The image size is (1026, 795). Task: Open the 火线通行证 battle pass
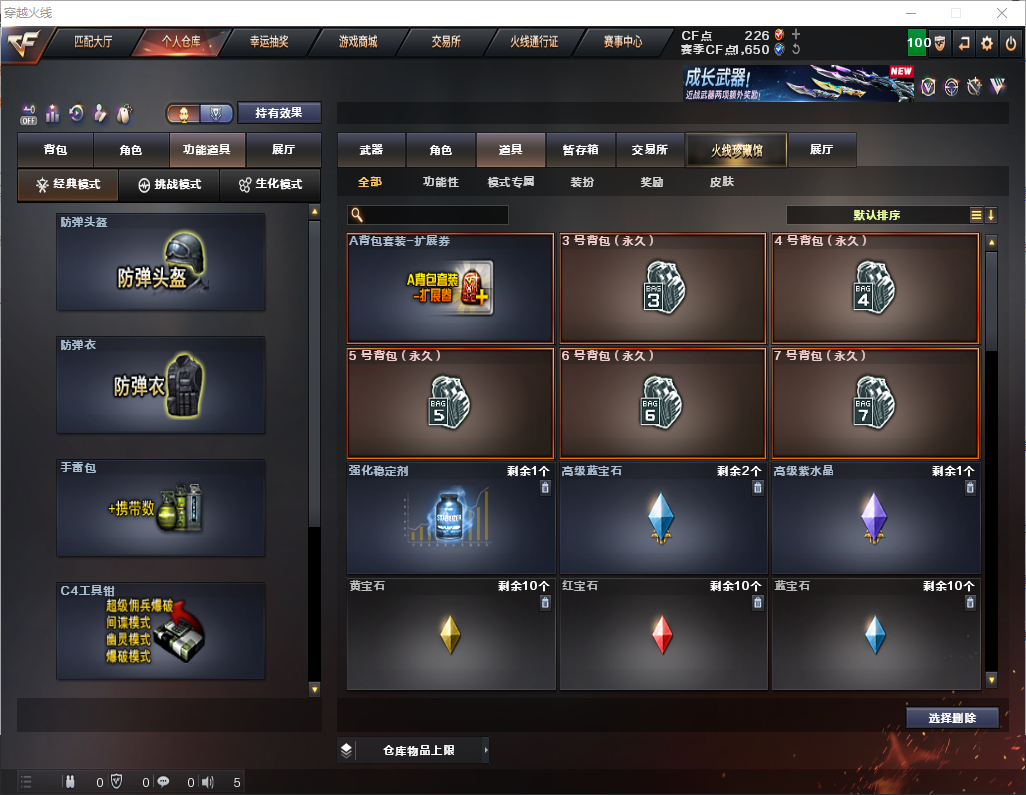coord(534,42)
